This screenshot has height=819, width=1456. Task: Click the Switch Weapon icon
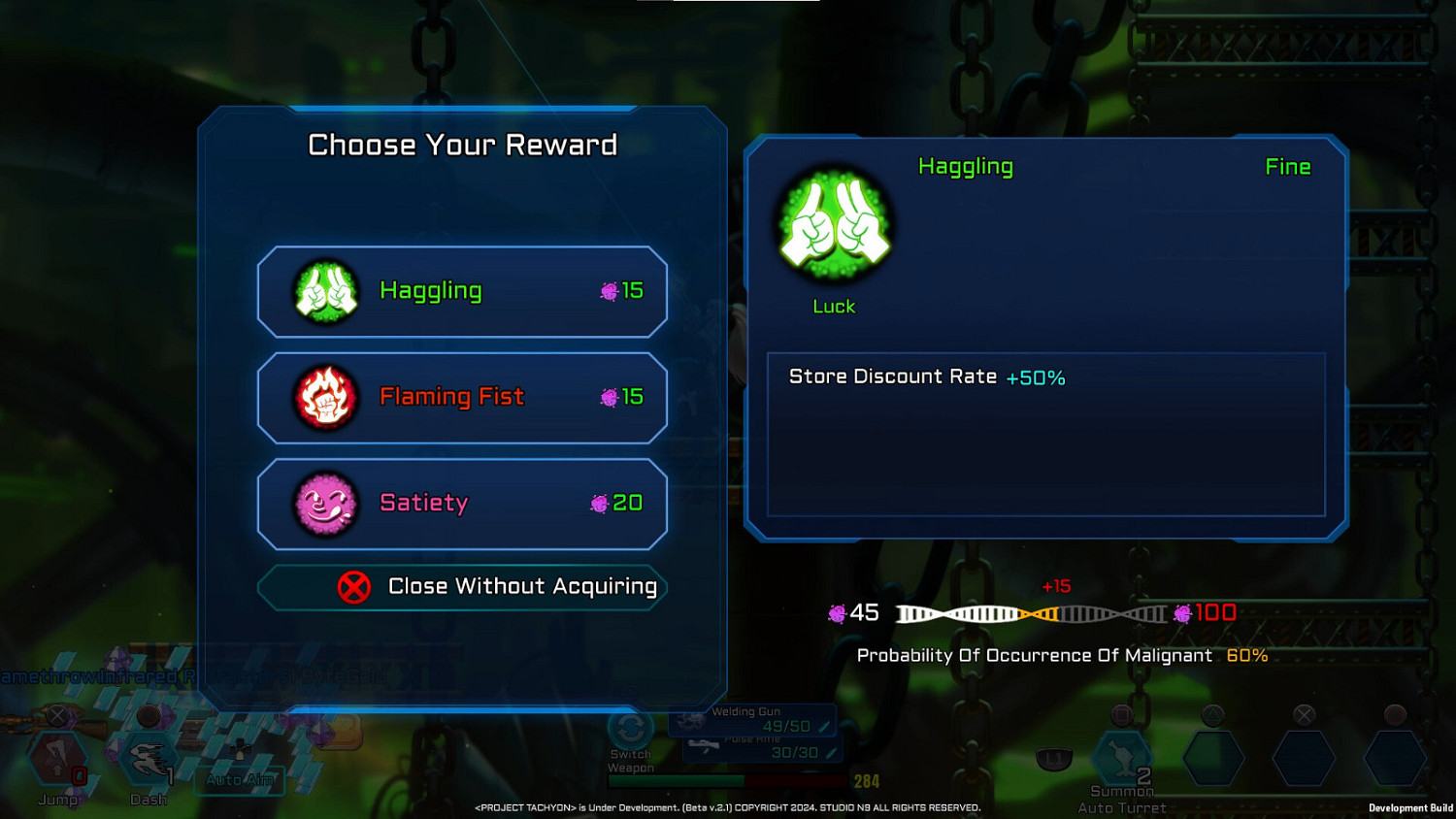pyautogui.click(x=631, y=730)
